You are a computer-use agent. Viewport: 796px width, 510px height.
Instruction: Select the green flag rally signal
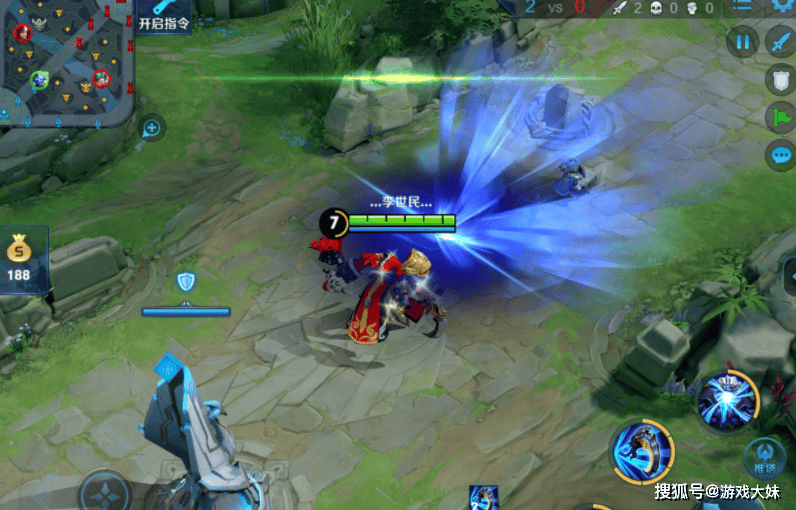(x=779, y=118)
